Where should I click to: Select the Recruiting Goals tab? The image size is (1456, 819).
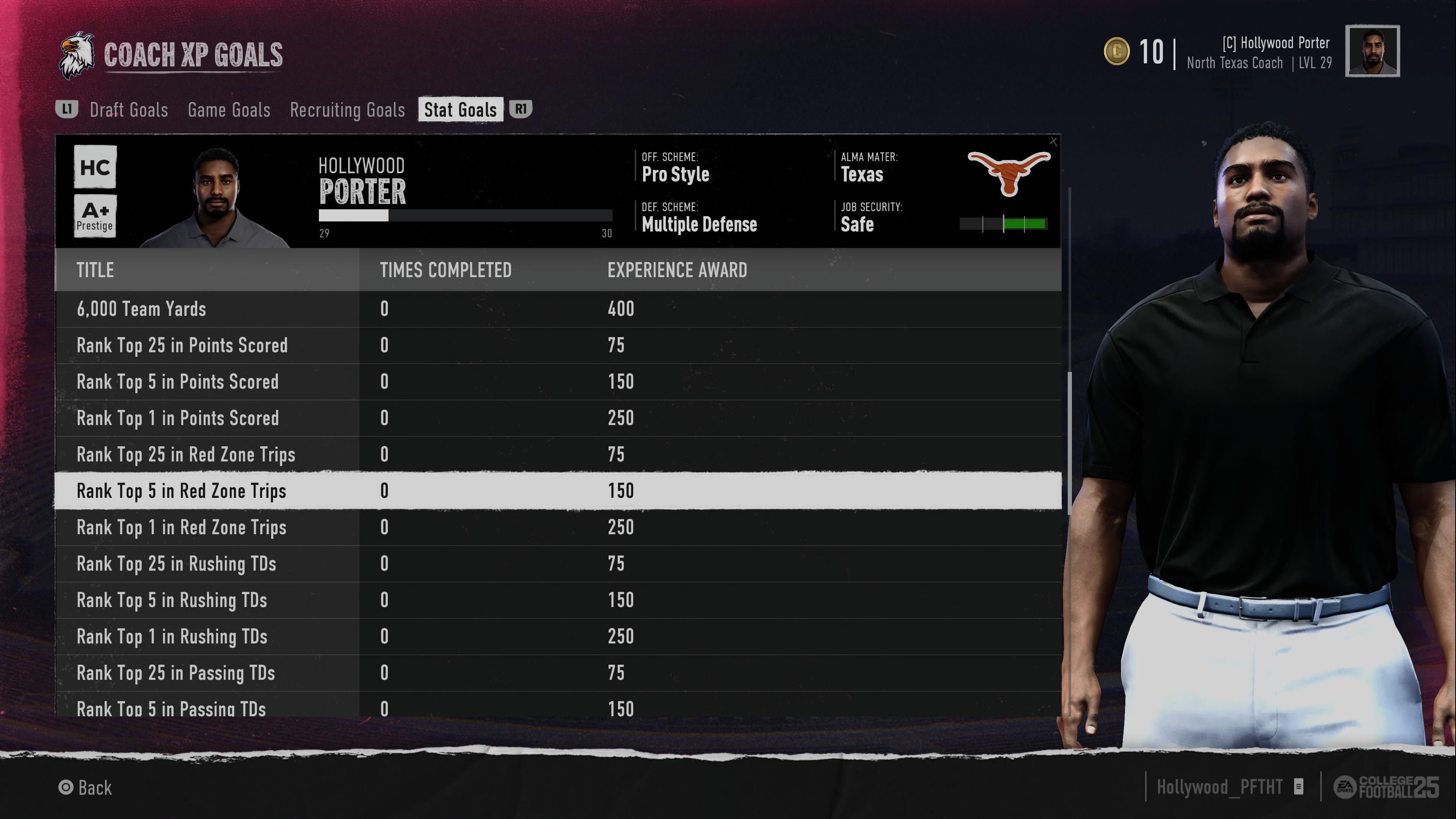(x=347, y=110)
